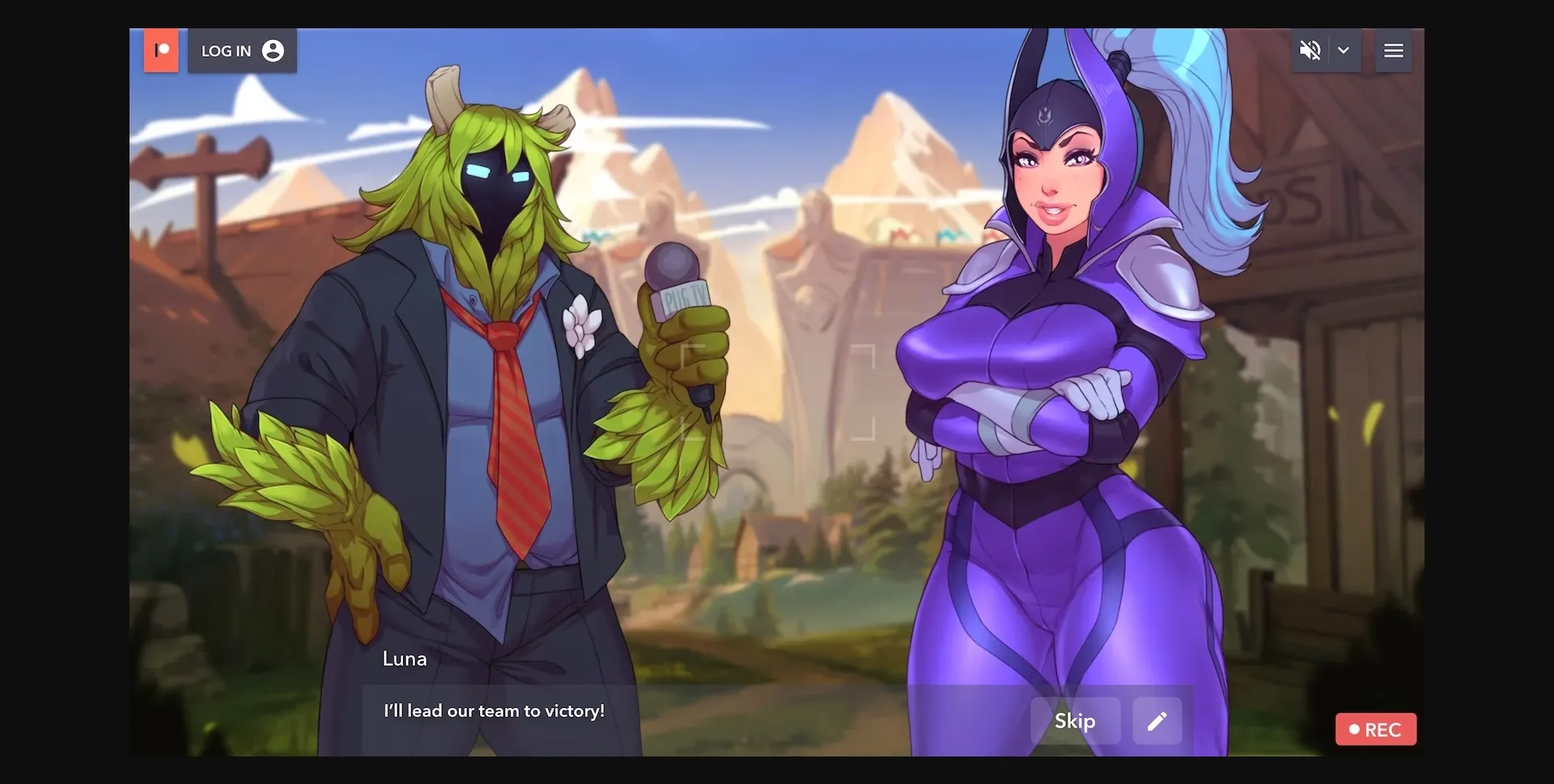The width and height of the screenshot is (1554, 784).
Task: Click the Patreon logo icon
Action: click(161, 50)
